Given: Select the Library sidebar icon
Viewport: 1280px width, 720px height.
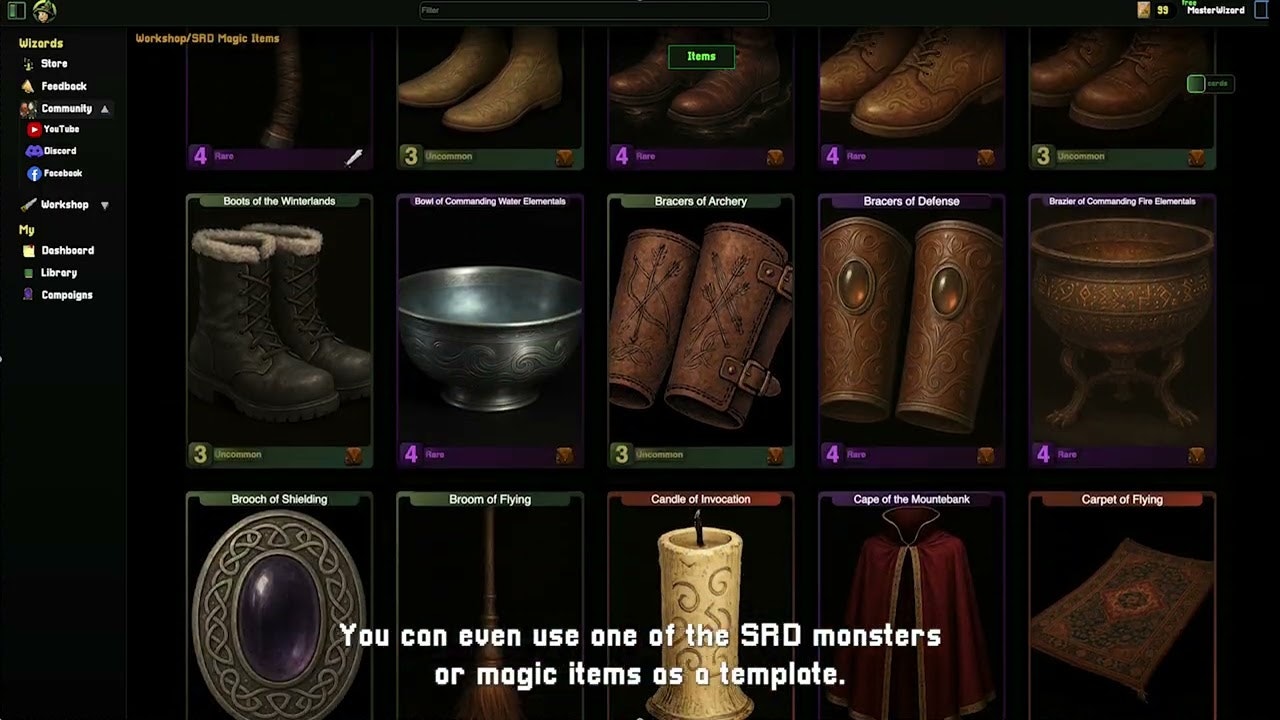Looking at the screenshot, I should pos(28,272).
